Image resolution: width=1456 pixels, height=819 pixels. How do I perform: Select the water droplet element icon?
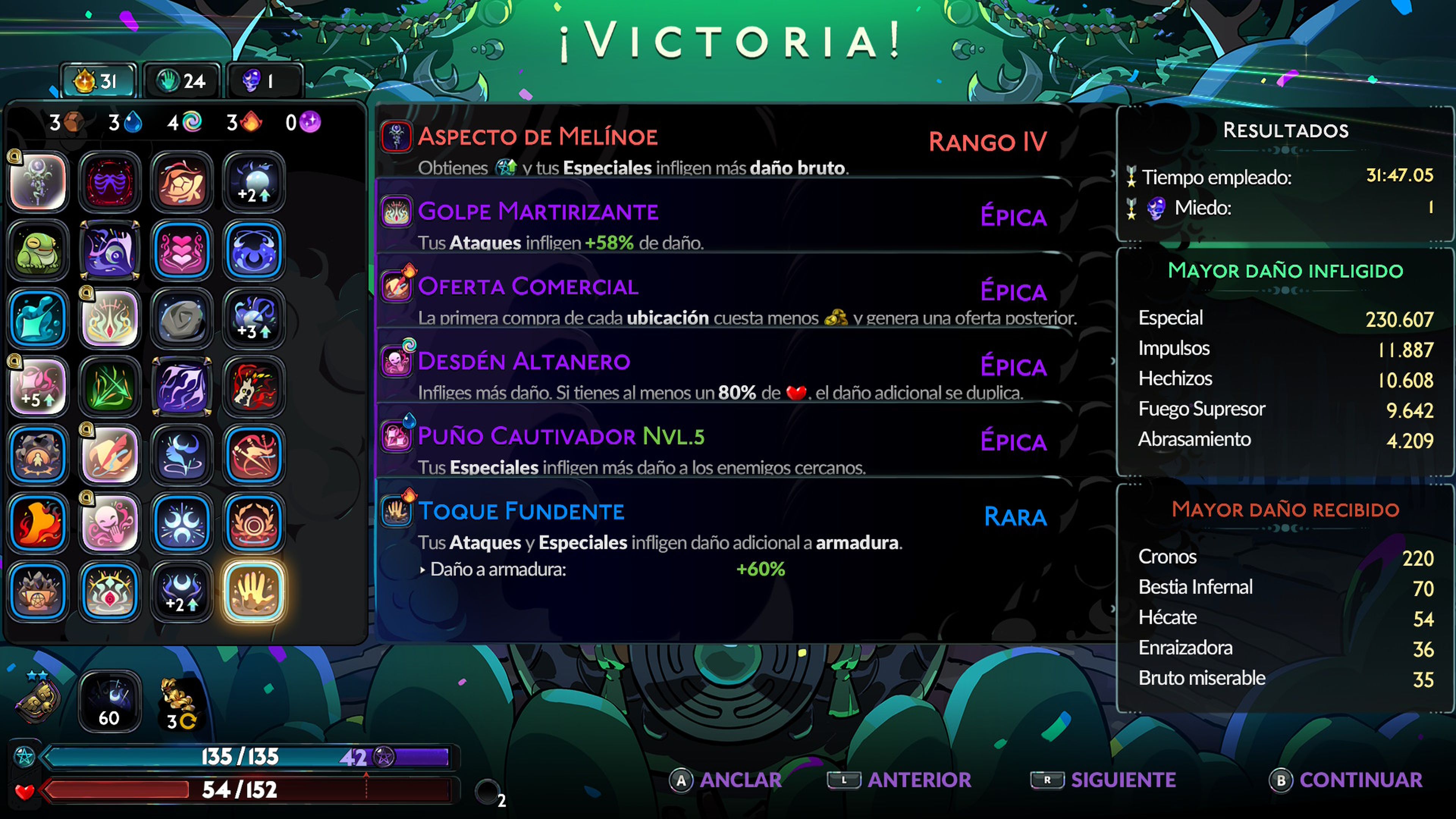[133, 123]
